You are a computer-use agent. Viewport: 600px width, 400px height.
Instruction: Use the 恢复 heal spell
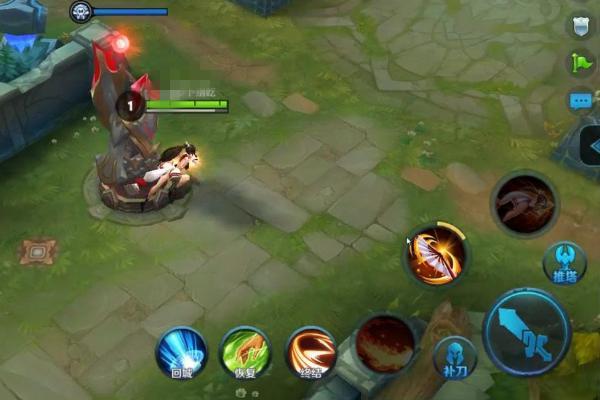click(x=245, y=352)
